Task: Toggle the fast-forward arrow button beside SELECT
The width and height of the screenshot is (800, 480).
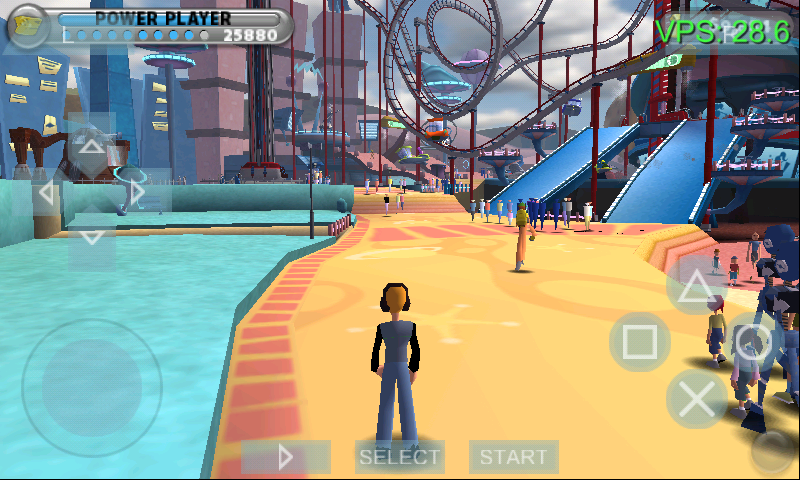Action: pos(286,457)
